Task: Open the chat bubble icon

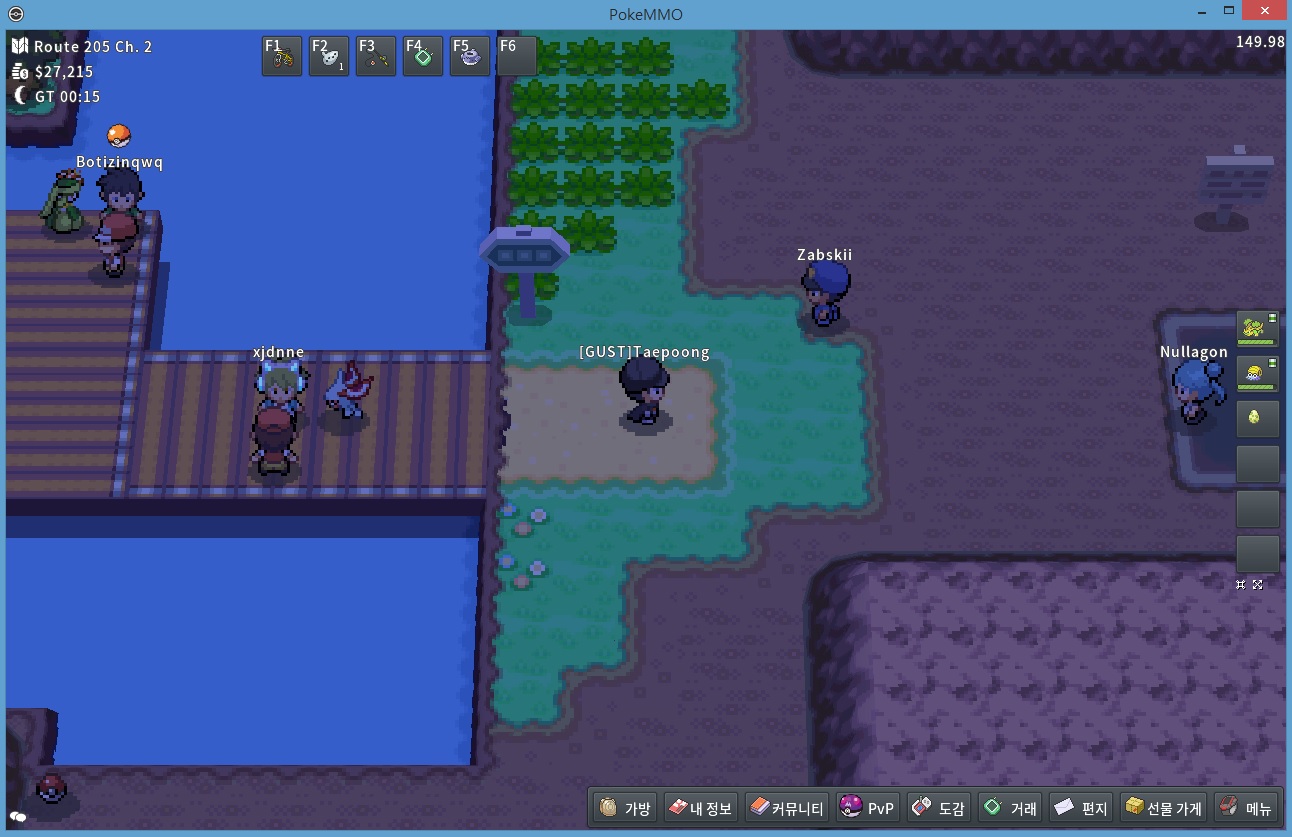Action: pyautogui.click(x=18, y=817)
